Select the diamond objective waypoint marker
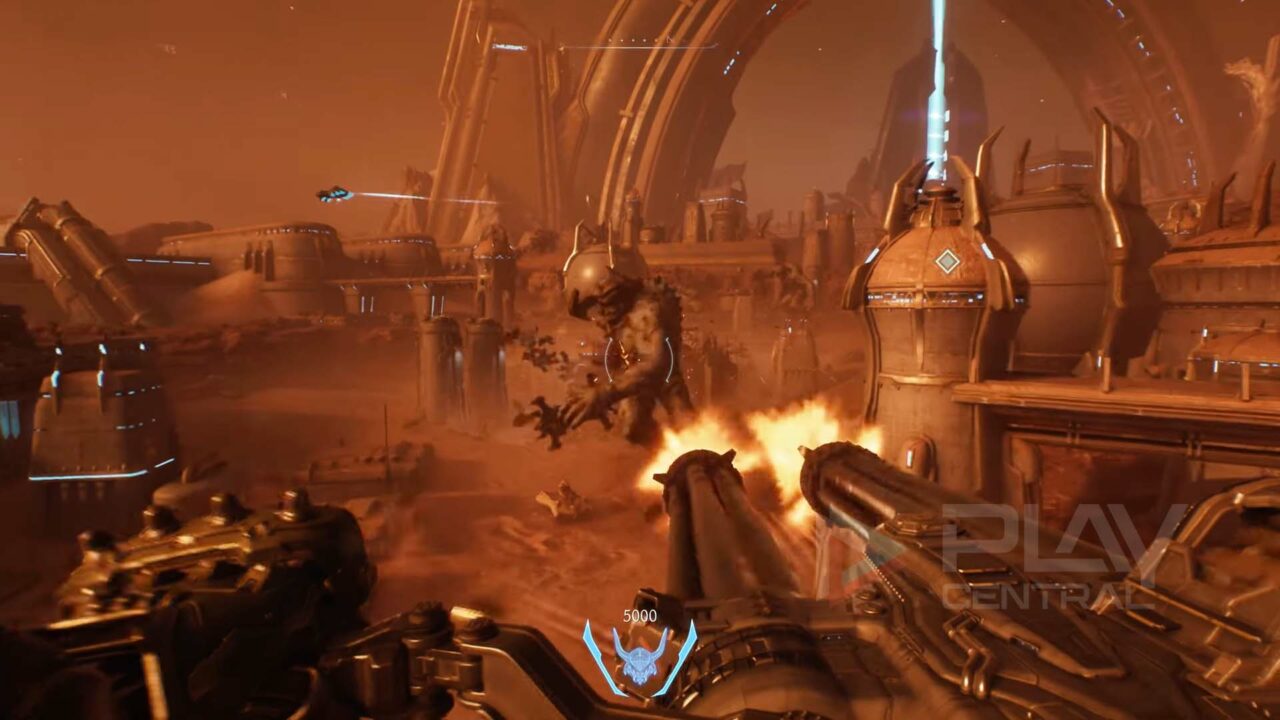The width and height of the screenshot is (1280, 720). coord(947,261)
